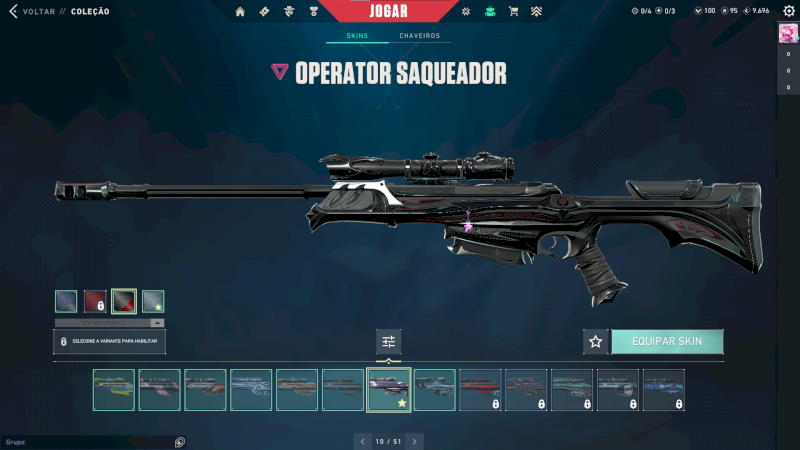
Task: Choose the locked blue Operator skin thumbnail
Action: [664, 390]
